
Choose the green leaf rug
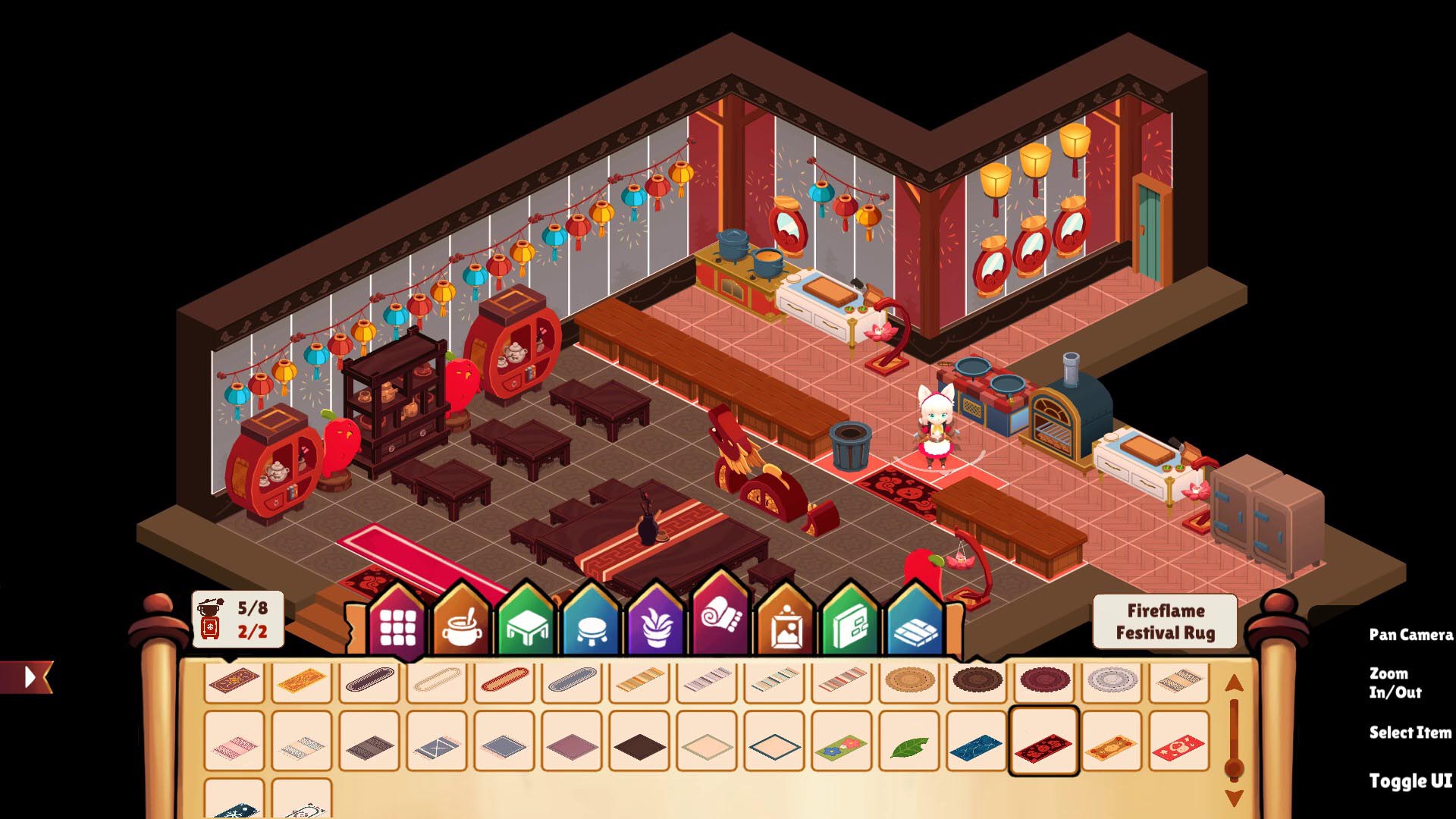[x=909, y=747]
